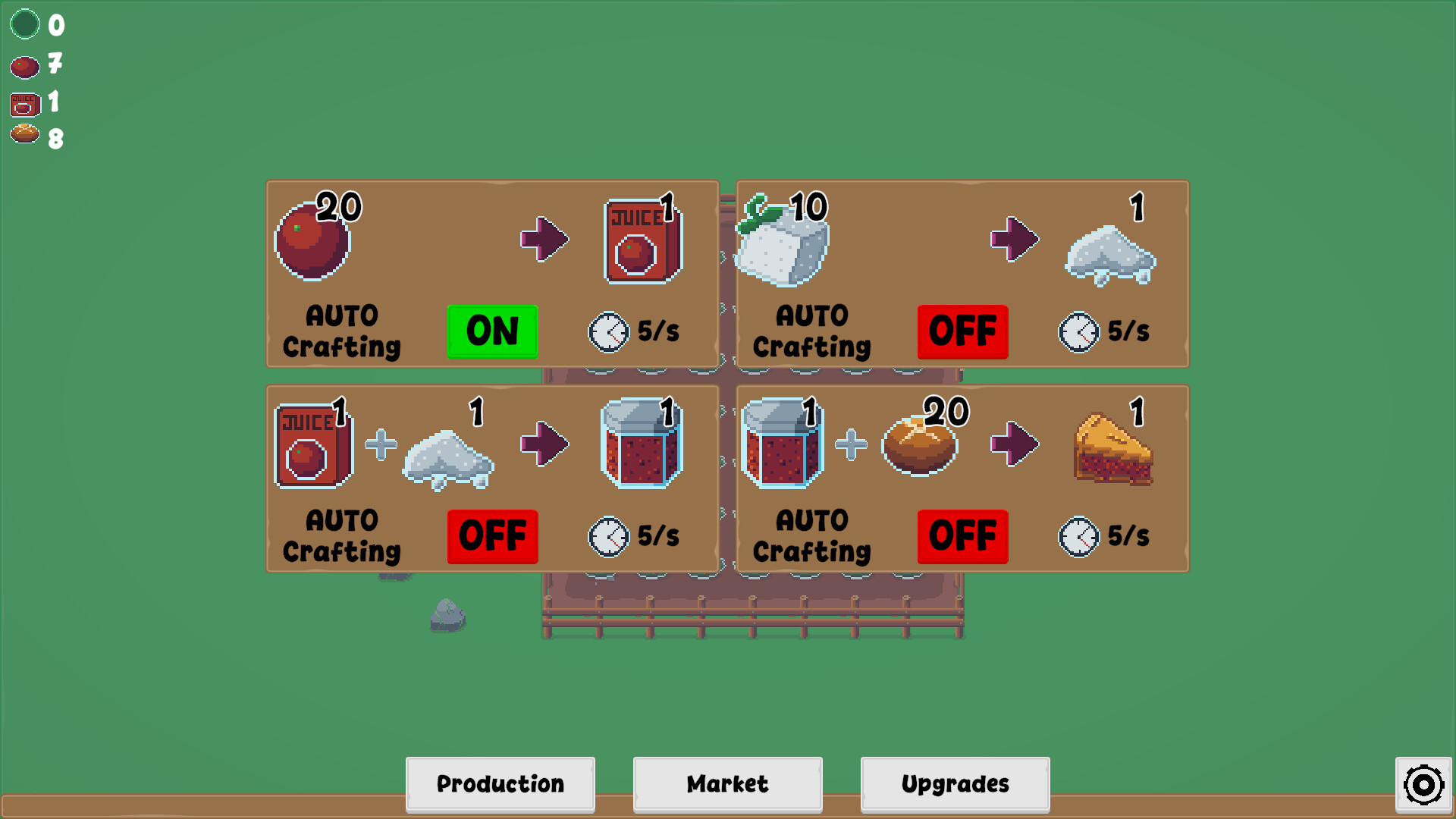Enable auto crafting for jam

[492, 537]
